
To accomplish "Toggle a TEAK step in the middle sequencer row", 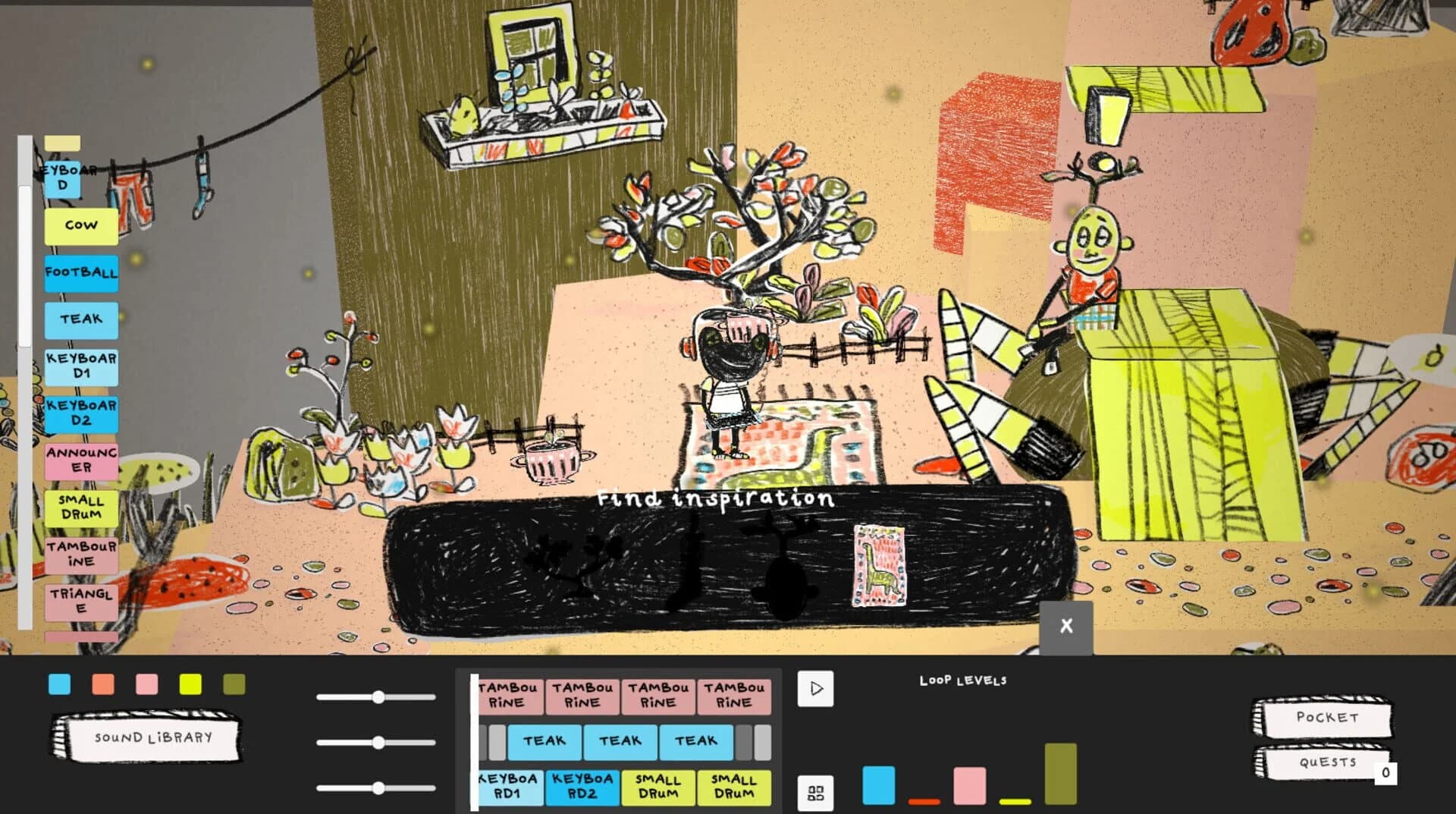I will (x=621, y=741).
